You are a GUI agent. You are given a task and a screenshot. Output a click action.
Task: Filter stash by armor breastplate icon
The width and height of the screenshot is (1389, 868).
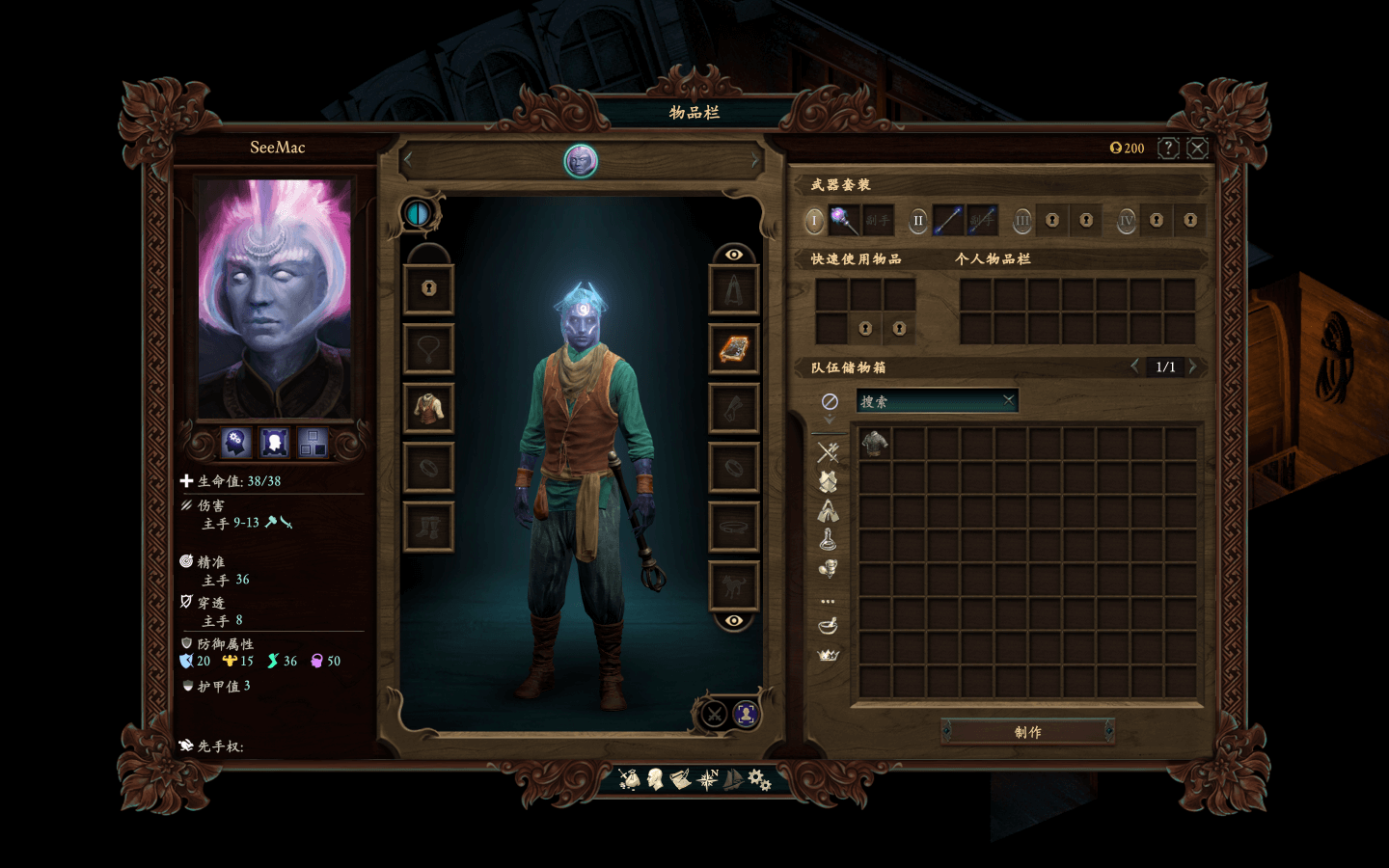pos(828,481)
